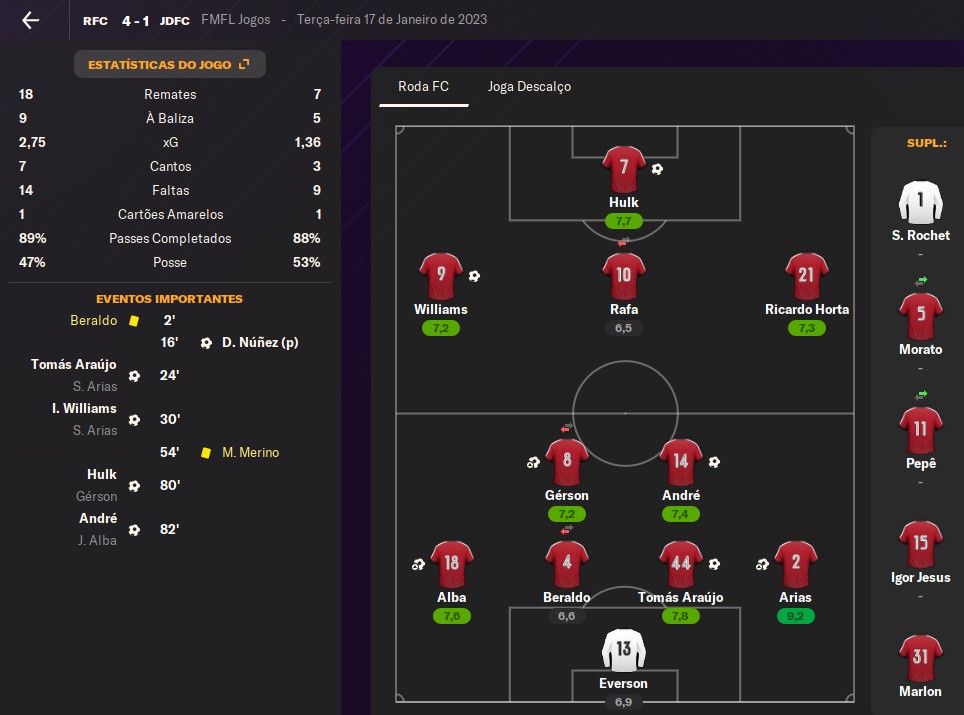Screen dimensions: 964x715
Task: Choose substitute S. Rochet's shirt
Action: [x=921, y=203]
